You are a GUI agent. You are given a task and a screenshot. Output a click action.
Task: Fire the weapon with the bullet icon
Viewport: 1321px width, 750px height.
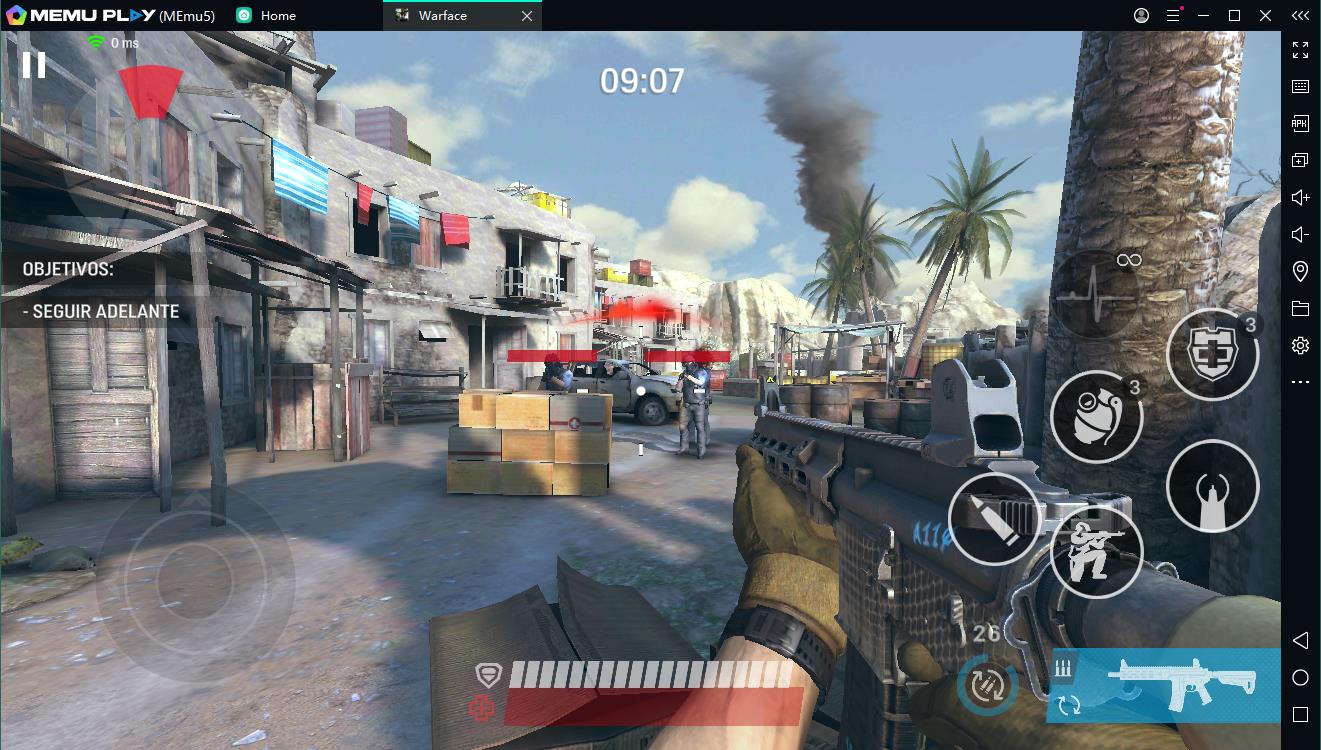(994, 519)
